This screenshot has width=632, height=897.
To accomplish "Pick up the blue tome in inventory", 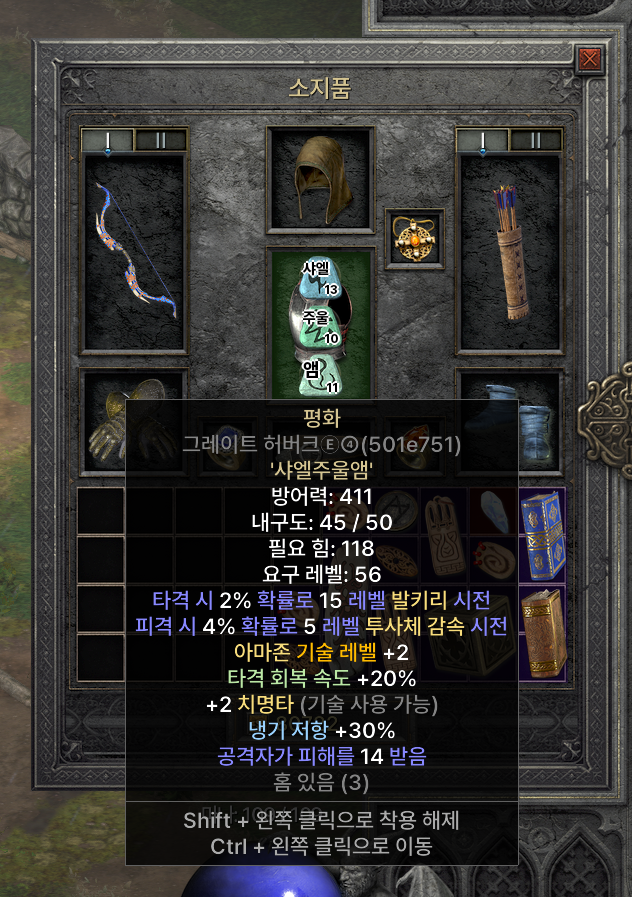I will click(x=542, y=535).
